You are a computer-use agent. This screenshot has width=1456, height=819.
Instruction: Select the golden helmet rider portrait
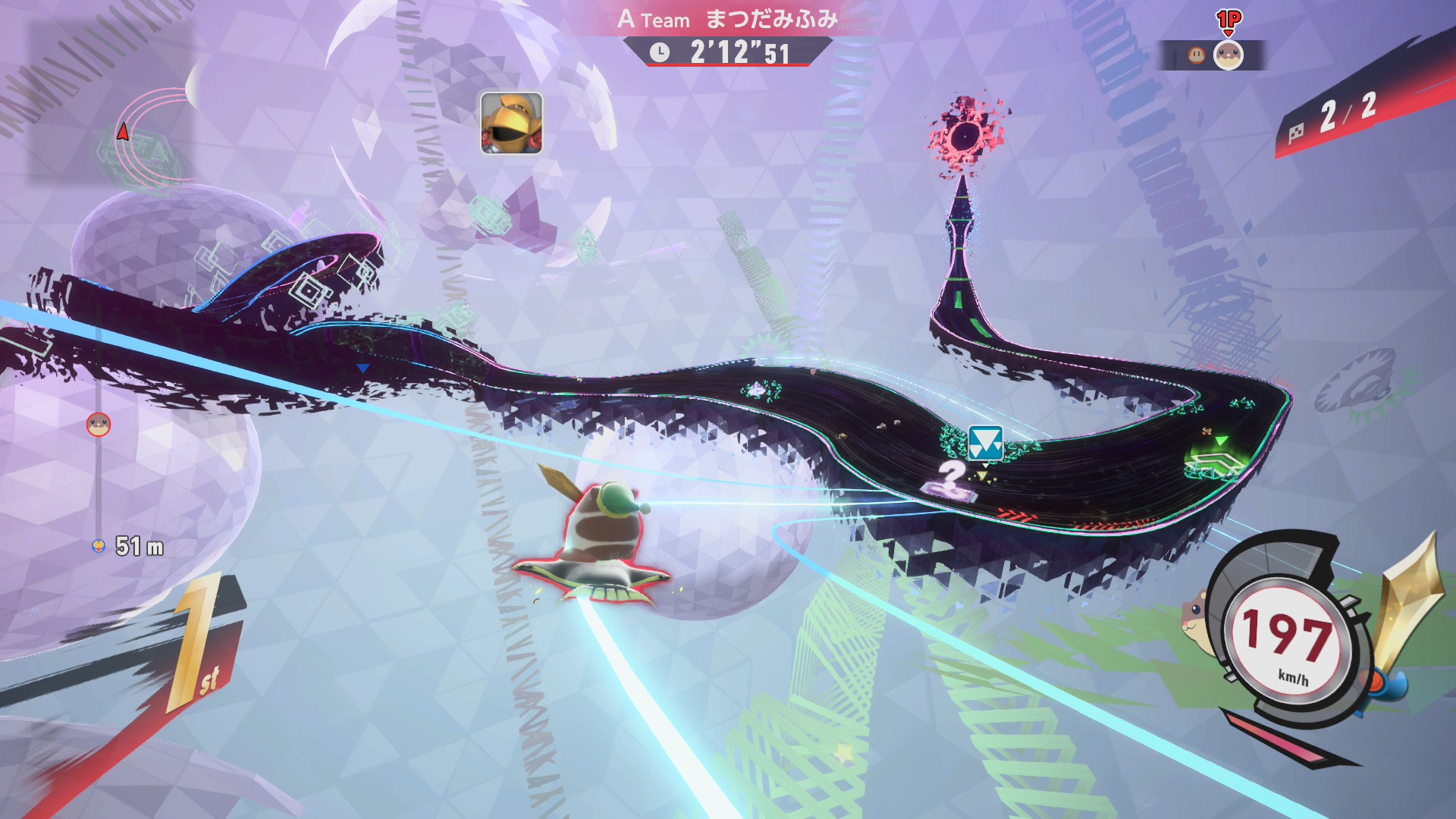511,123
